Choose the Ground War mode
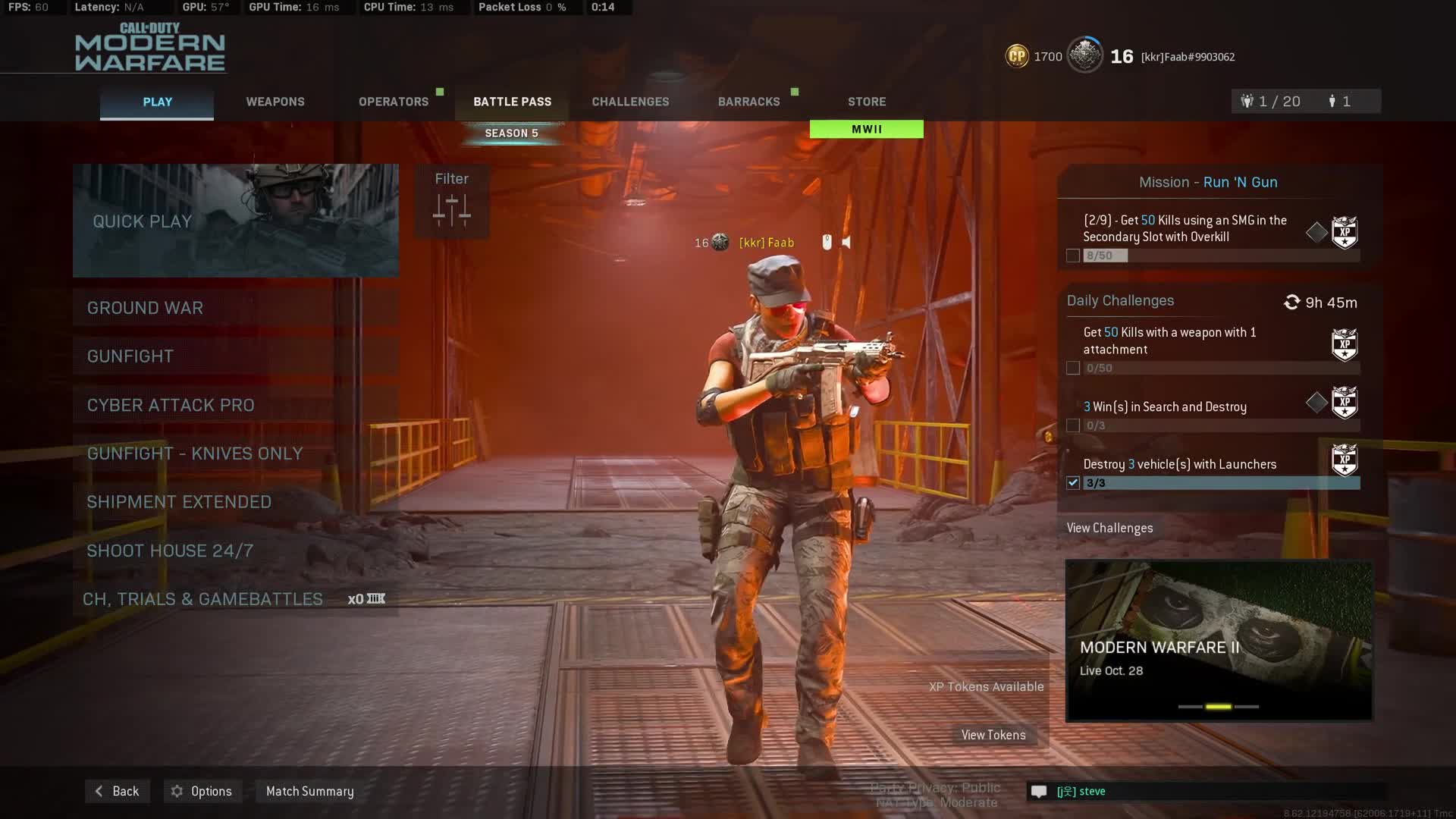Screen dimensions: 1456x819 coord(236,308)
